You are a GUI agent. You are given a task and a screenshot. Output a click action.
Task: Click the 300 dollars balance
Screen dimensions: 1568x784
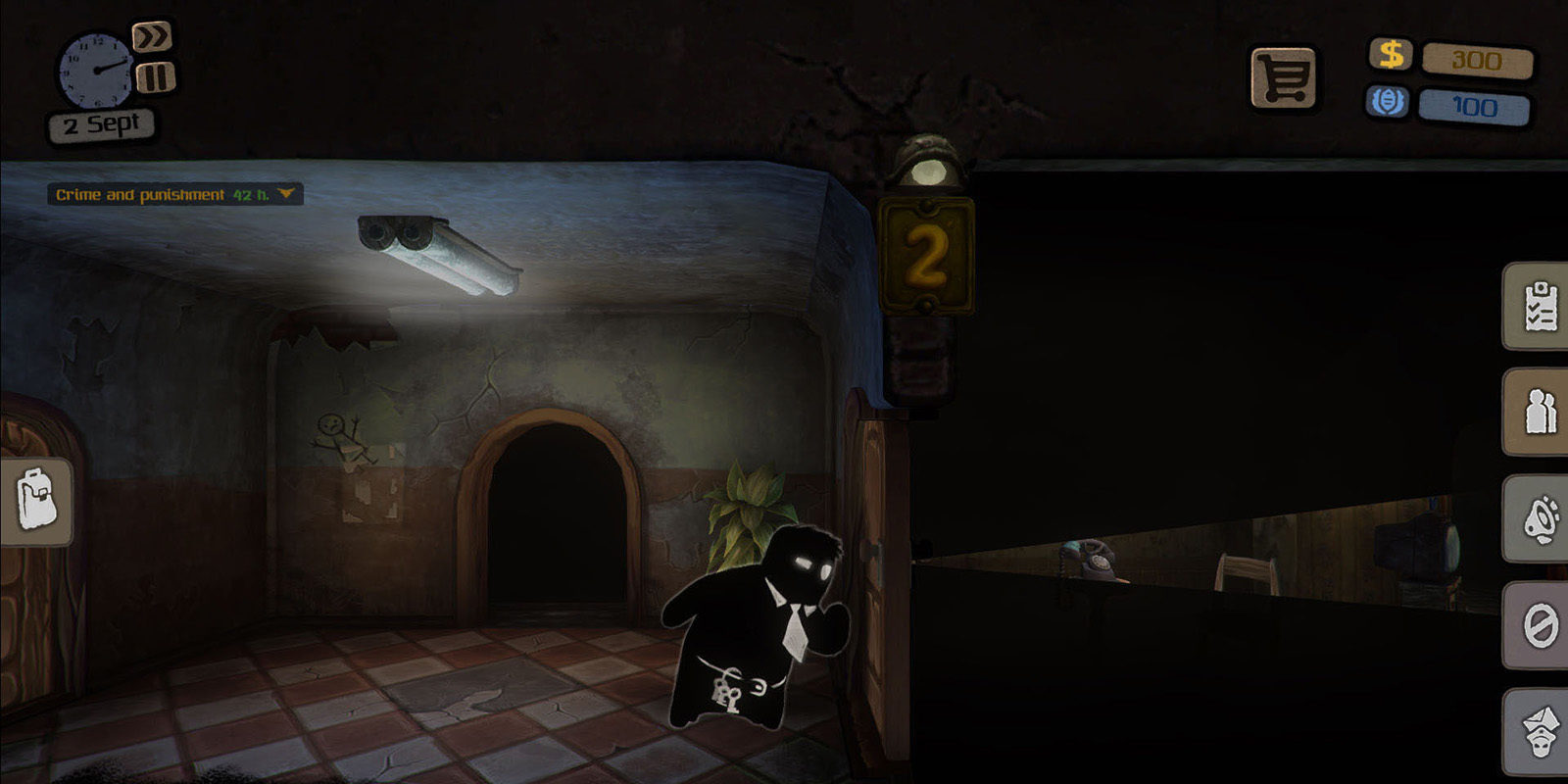(1476, 60)
